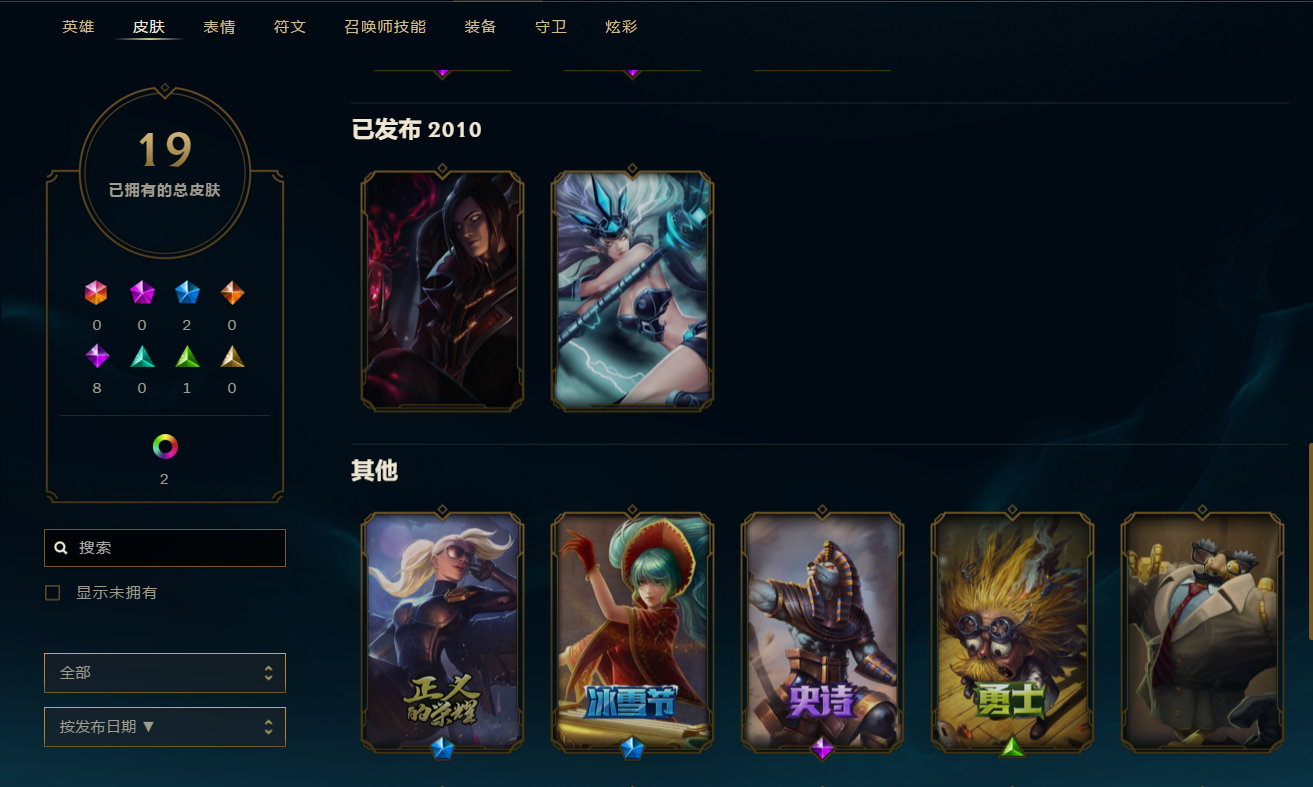Open the 全部 filter dropdown
1313x787 pixels.
tap(164, 673)
